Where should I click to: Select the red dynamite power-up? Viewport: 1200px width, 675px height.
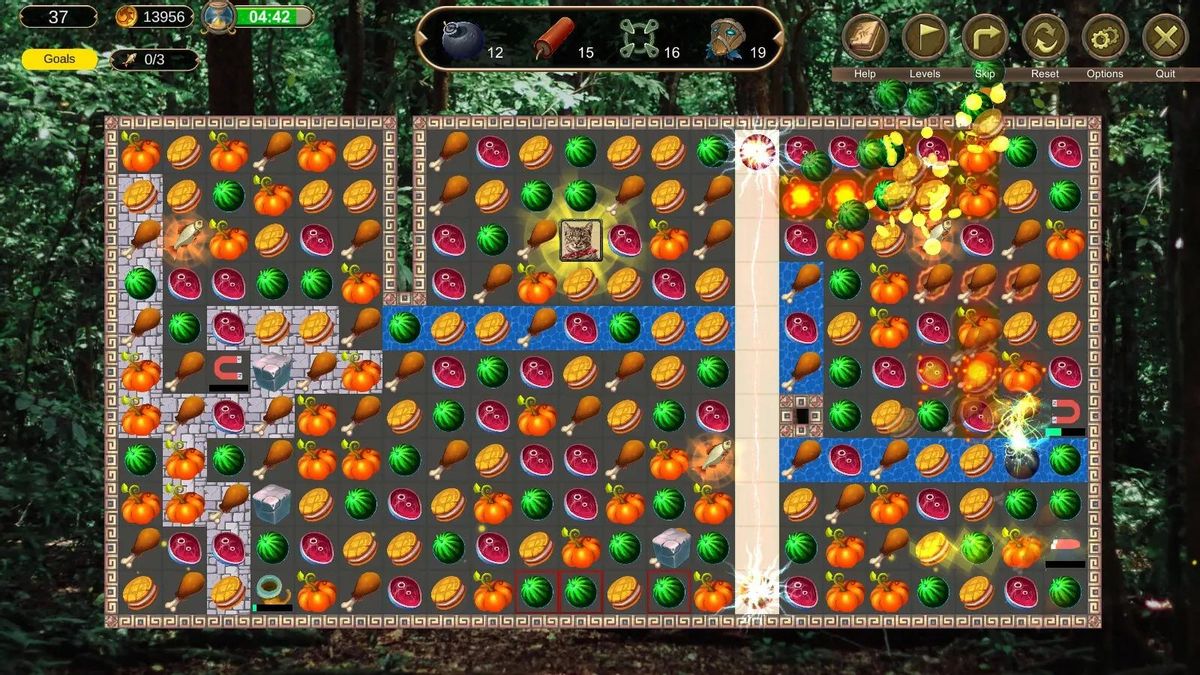click(x=553, y=39)
